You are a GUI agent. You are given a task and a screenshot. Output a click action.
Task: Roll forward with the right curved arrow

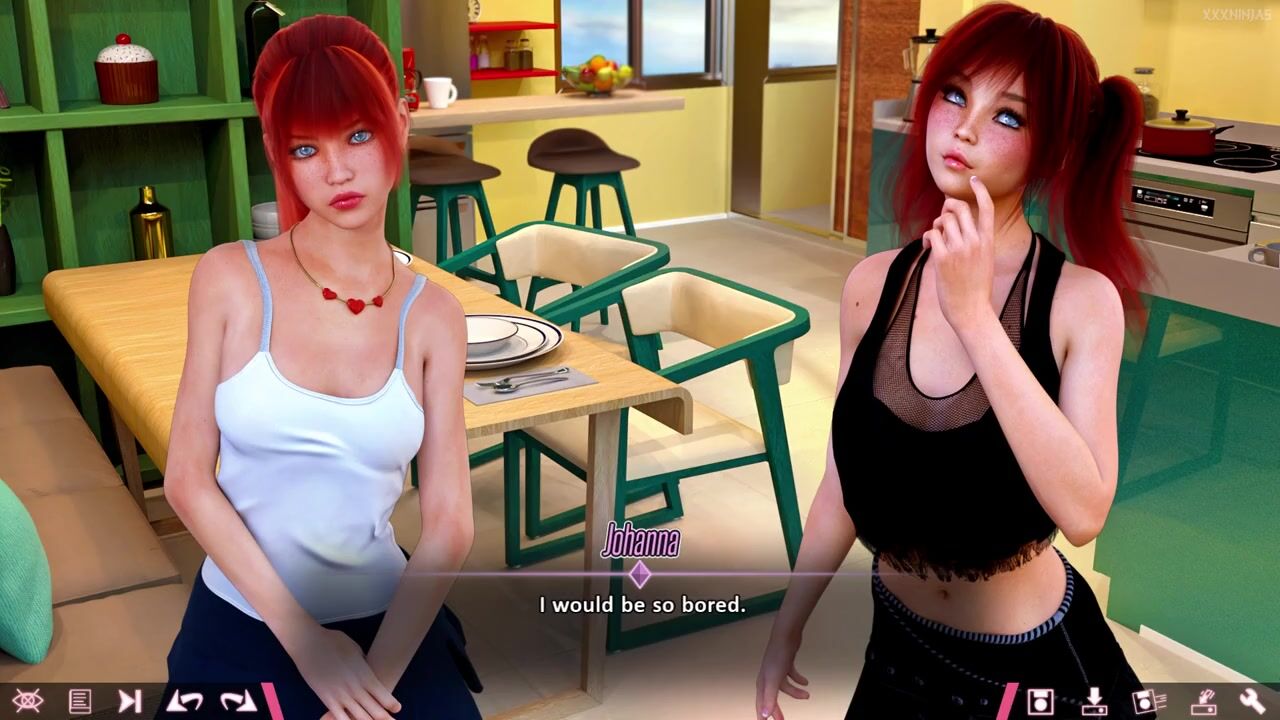click(x=238, y=701)
